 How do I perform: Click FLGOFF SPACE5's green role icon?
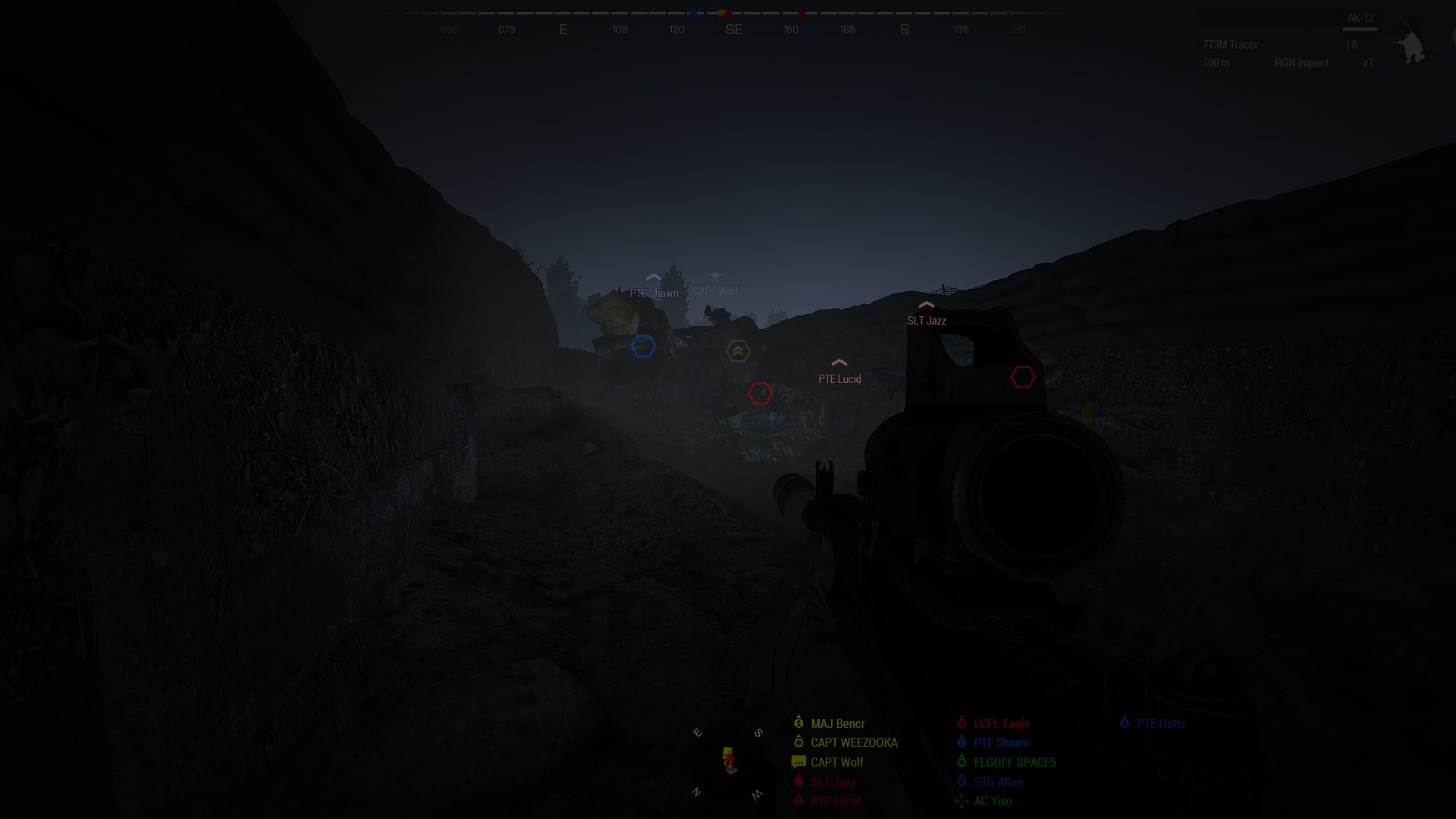[962, 762]
